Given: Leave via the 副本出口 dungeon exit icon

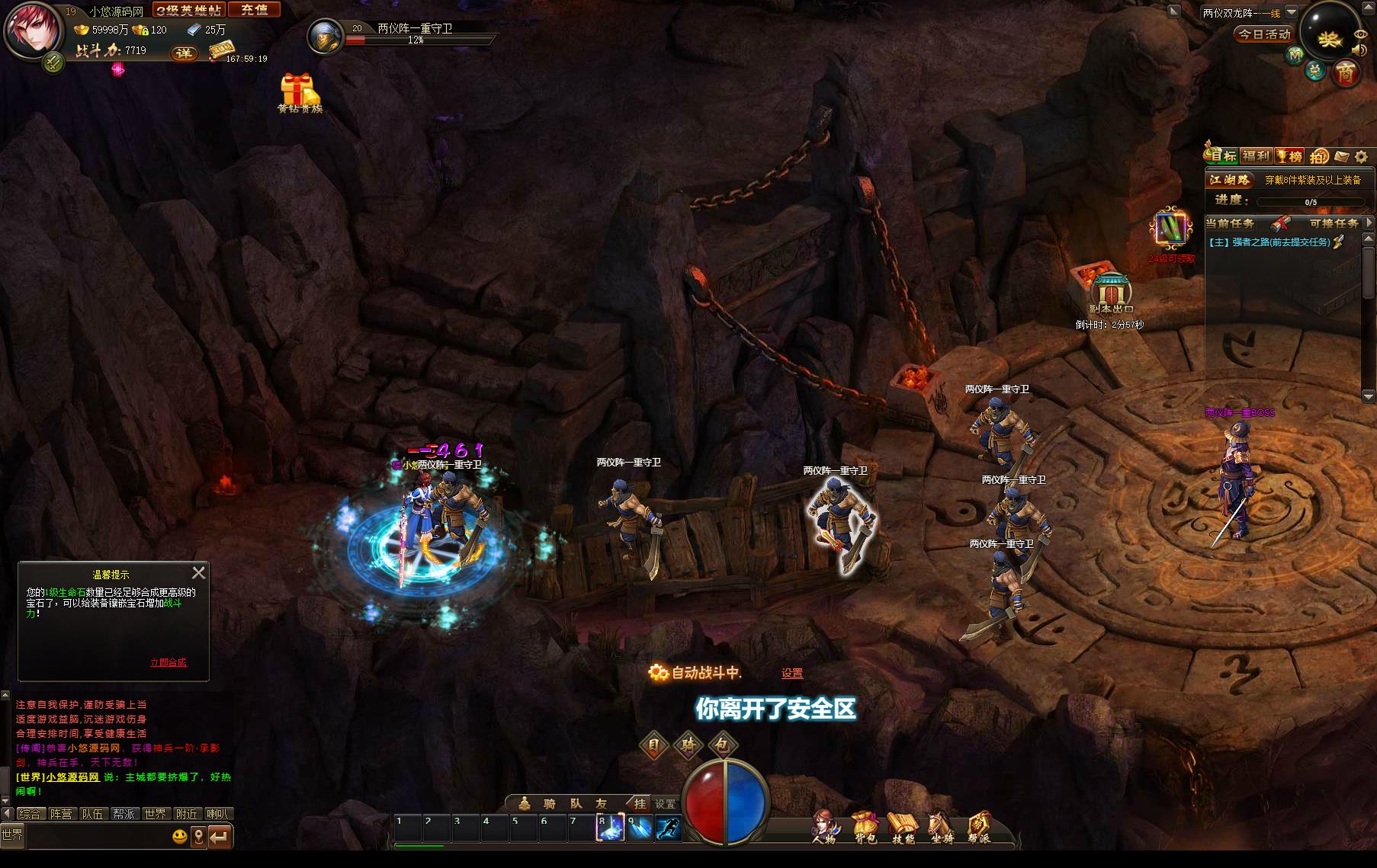Looking at the screenshot, I should pos(1111,293).
